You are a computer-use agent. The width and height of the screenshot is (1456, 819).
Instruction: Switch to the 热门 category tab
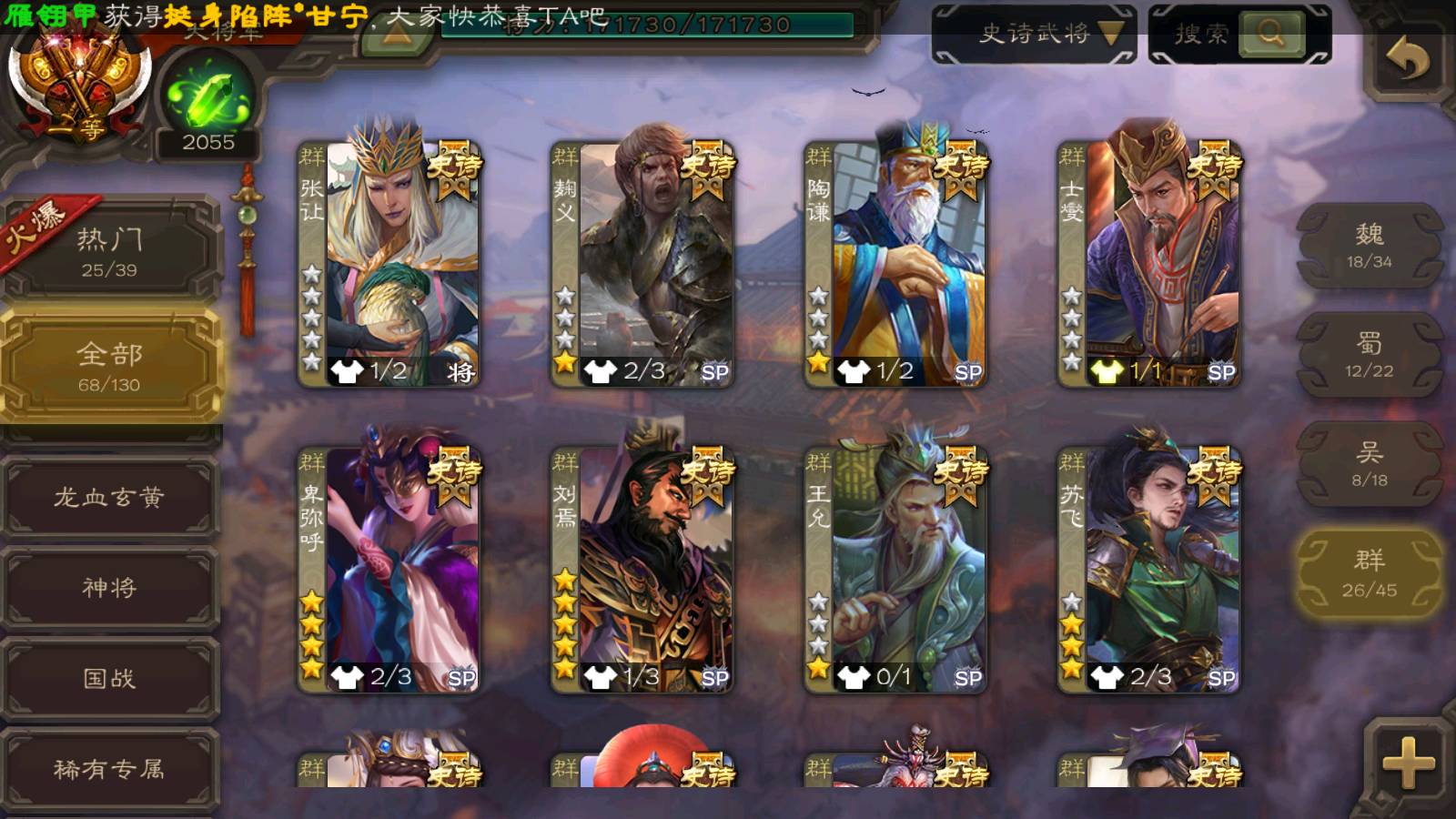coord(109,250)
